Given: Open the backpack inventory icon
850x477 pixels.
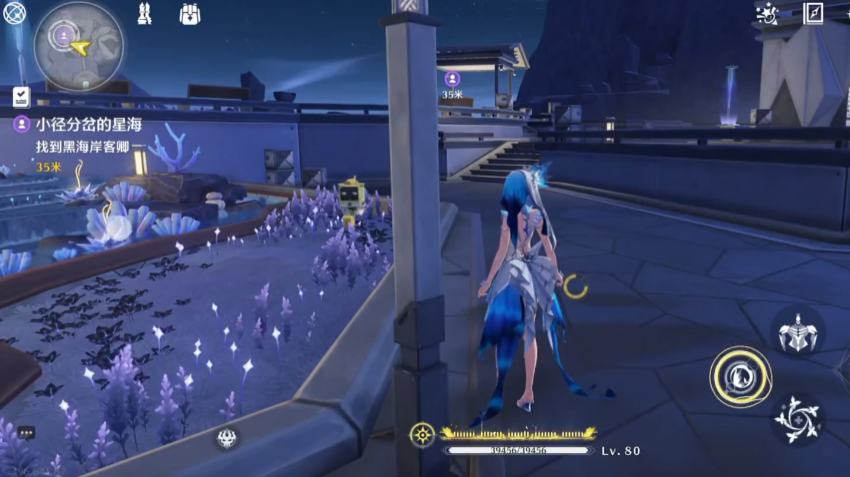Looking at the screenshot, I should 191,13.
